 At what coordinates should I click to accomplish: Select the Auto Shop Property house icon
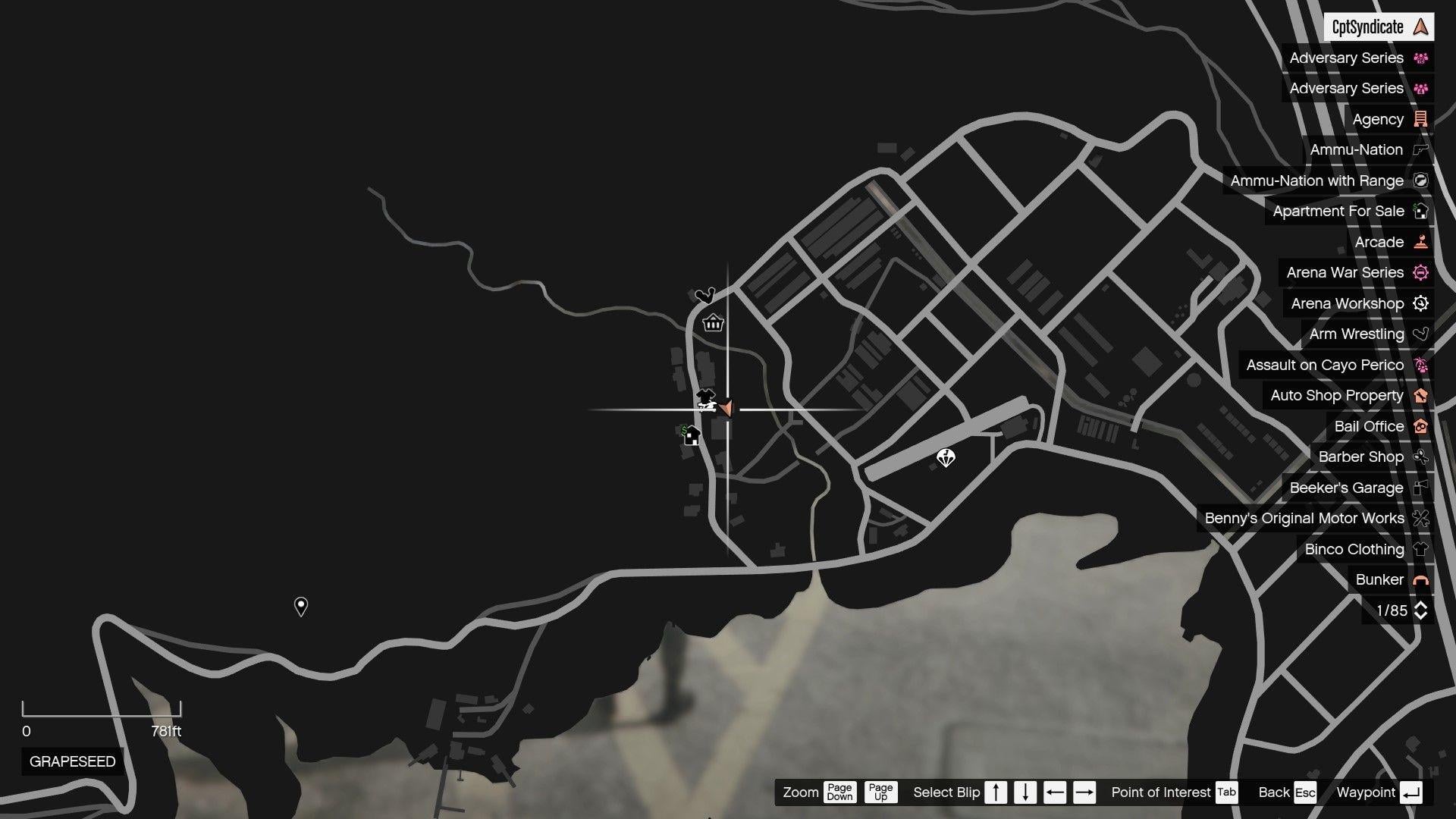pos(1420,395)
